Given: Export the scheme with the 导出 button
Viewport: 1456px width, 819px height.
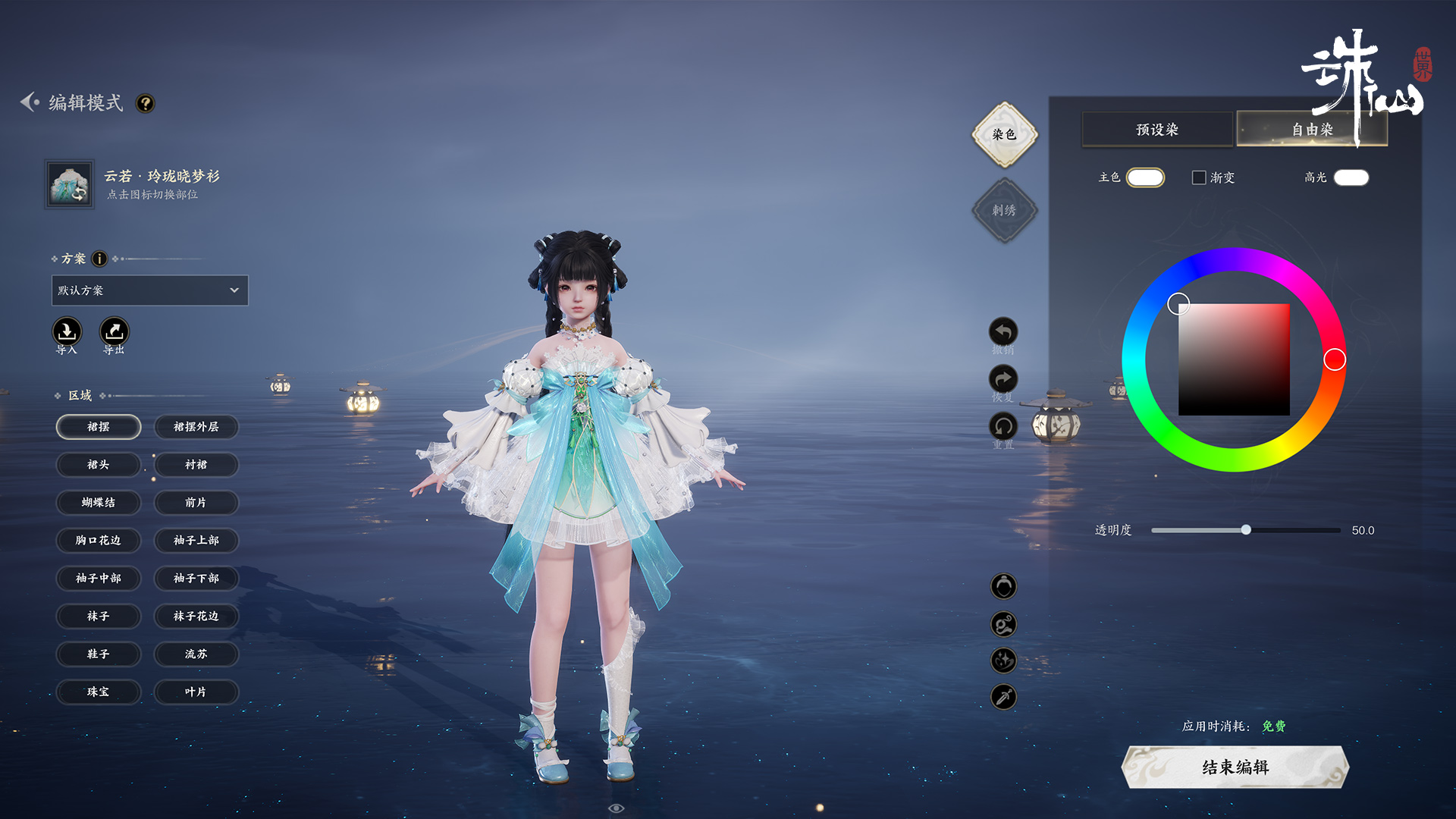Looking at the screenshot, I should pos(115,332).
